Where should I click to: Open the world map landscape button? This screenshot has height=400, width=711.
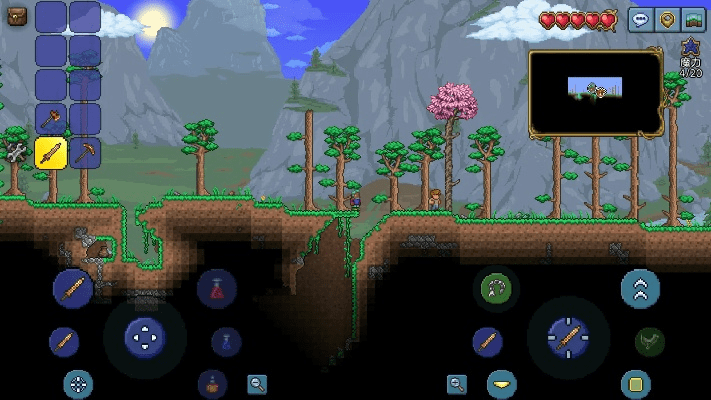click(692, 19)
